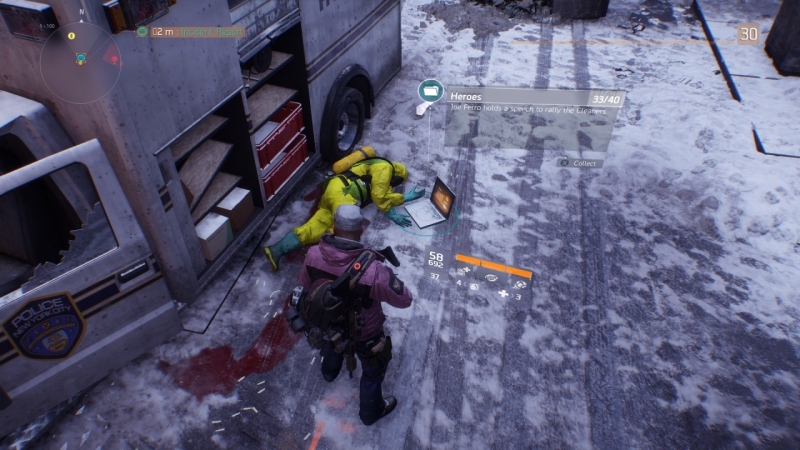Open the circular minimap
Image resolution: width=800 pixels, height=450 pixels.
(x=80, y=60)
